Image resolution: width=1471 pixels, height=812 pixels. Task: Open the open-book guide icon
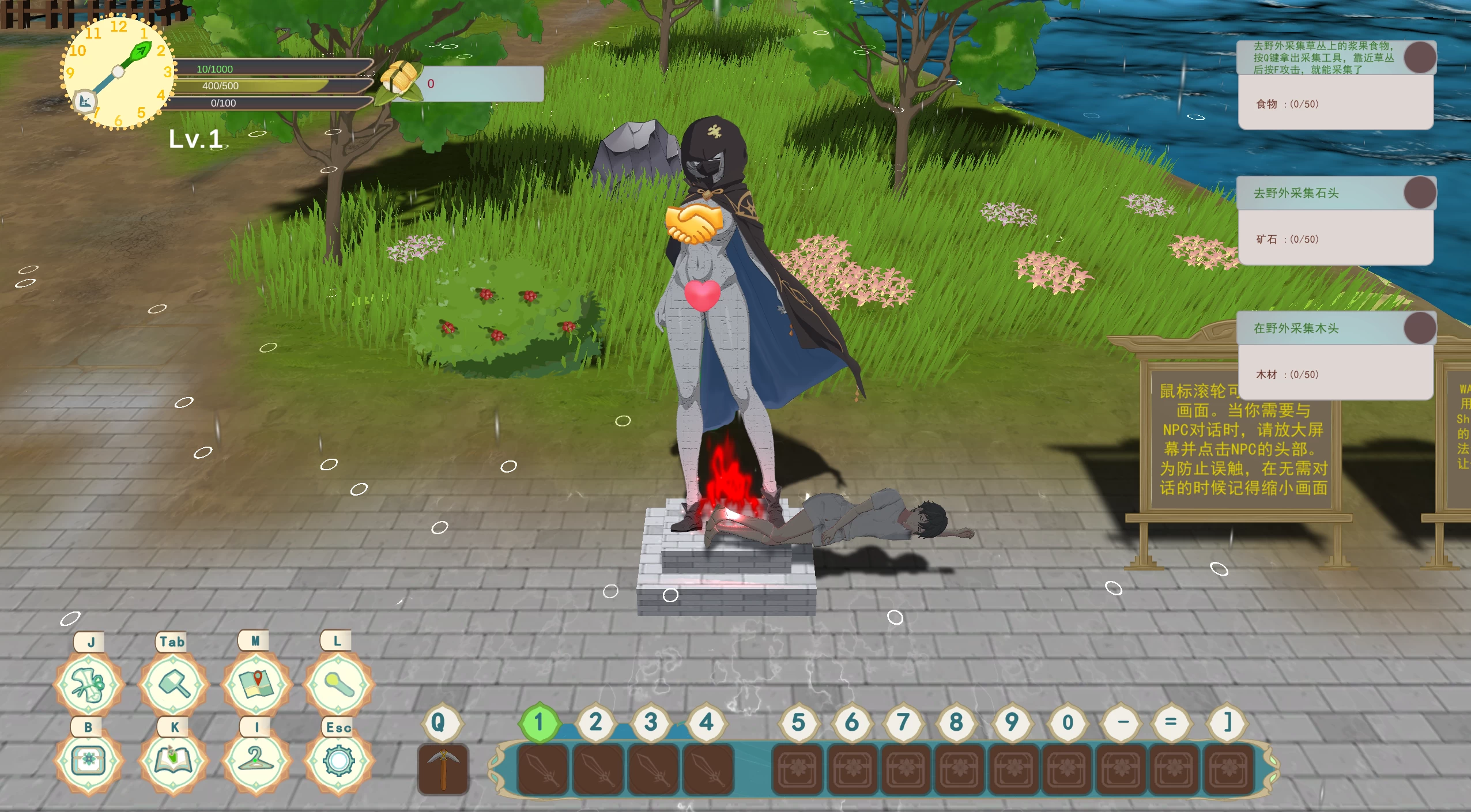173,761
